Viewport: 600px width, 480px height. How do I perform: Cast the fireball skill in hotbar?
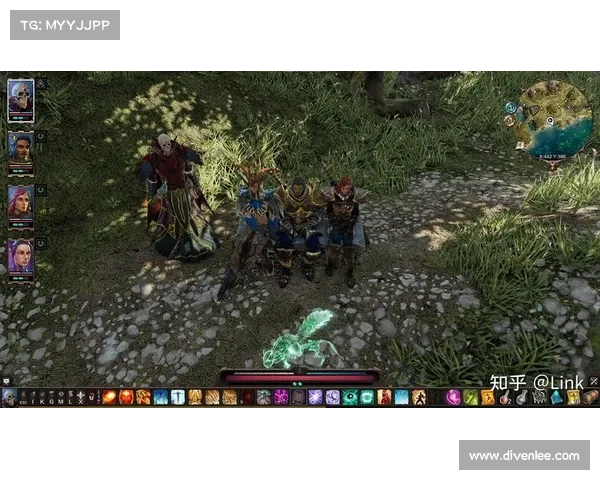pyautogui.click(x=110, y=397)
